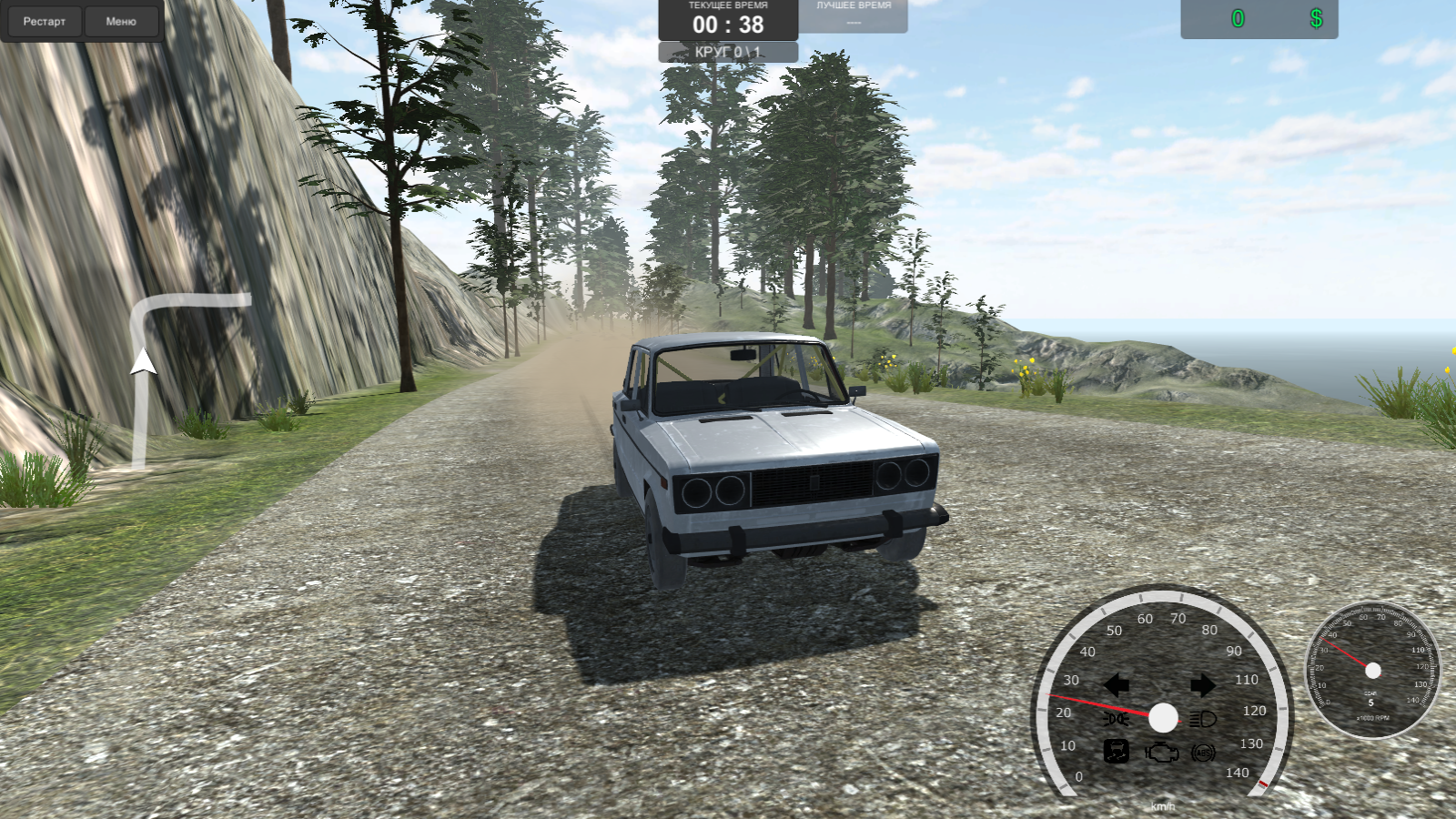Screen dimensions: 1456x819
Task: Open the Меню panel
Action: [x=121, y=21]
